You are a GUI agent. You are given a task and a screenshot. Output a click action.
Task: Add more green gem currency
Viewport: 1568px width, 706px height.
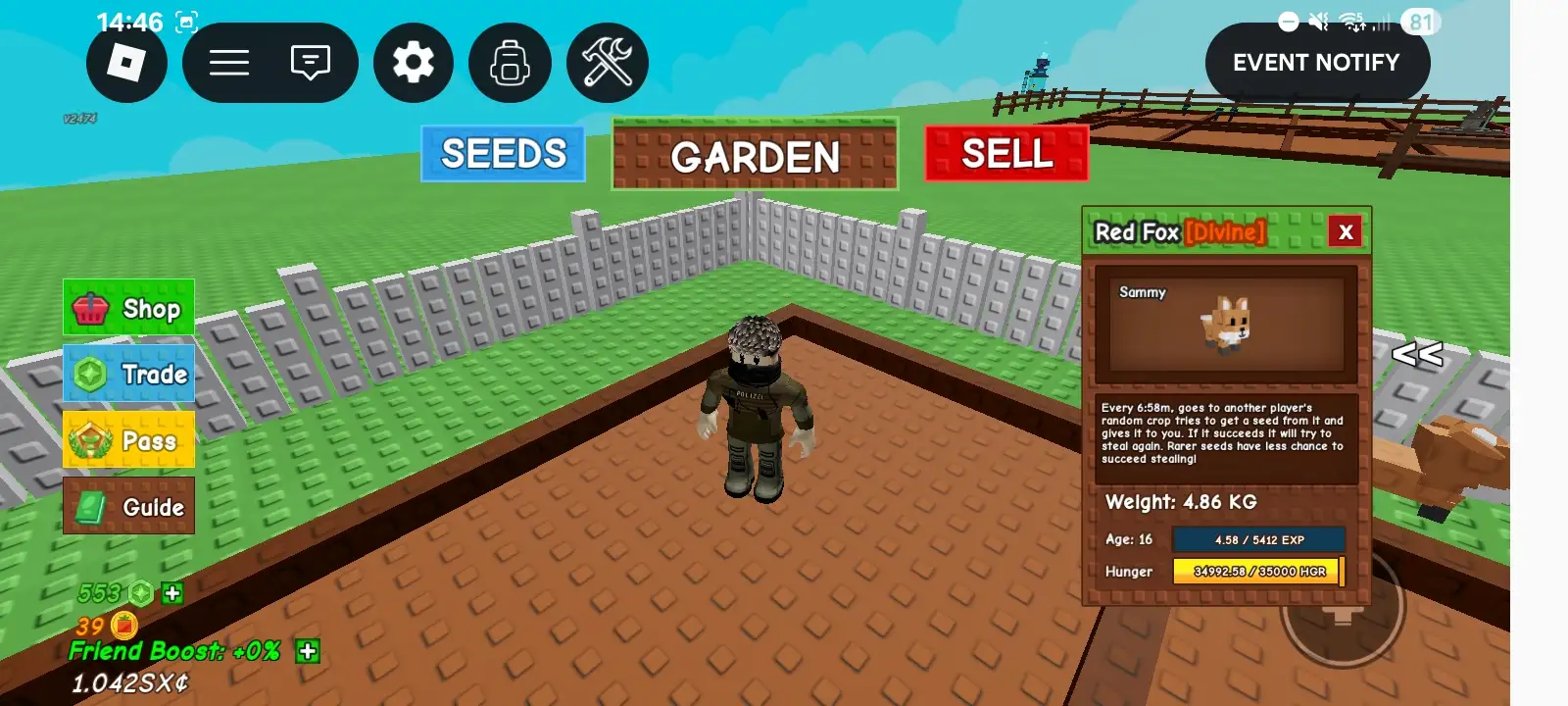tap(172, 592)
